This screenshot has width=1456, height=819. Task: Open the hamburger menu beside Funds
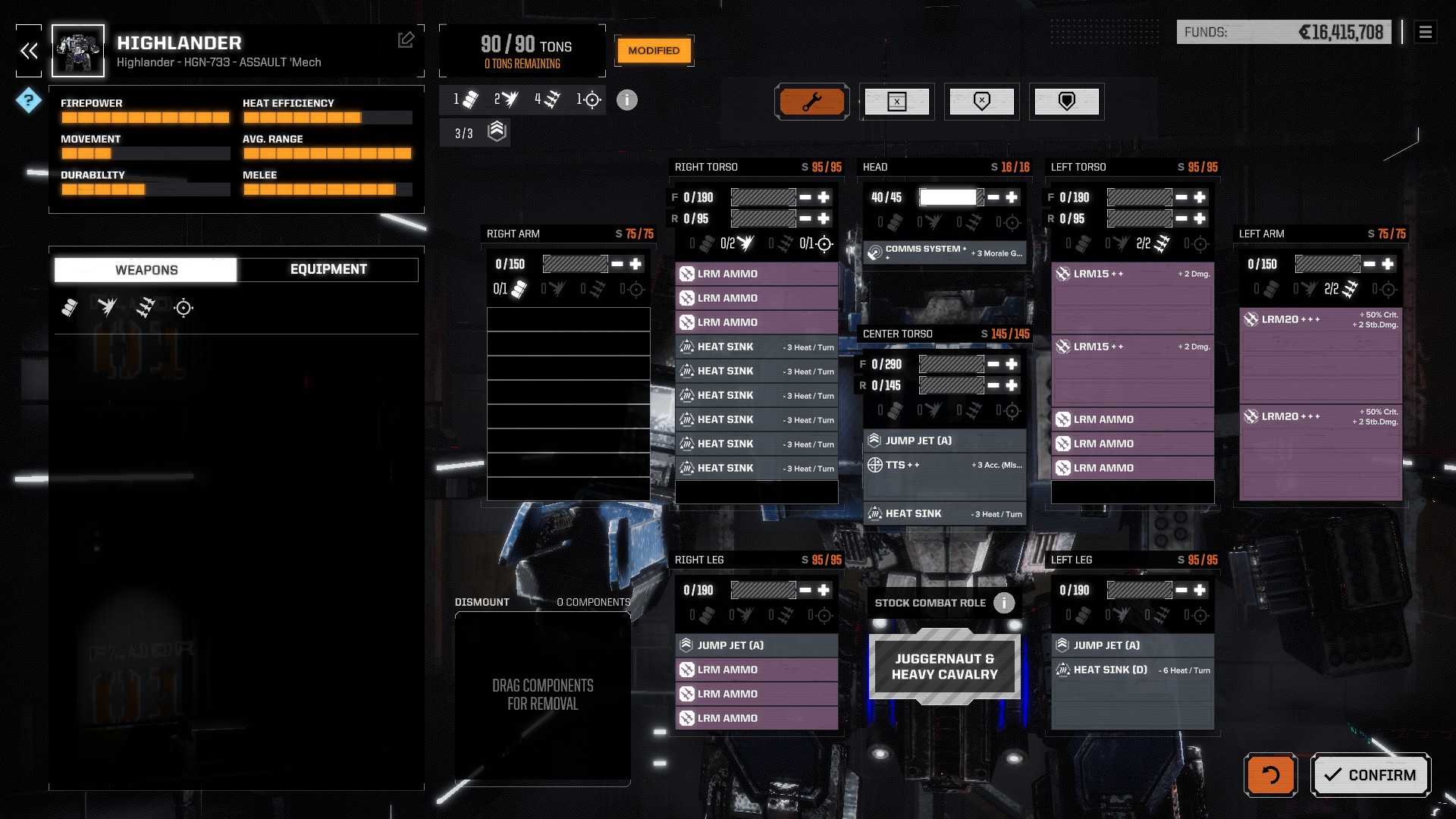[1425, 32]
